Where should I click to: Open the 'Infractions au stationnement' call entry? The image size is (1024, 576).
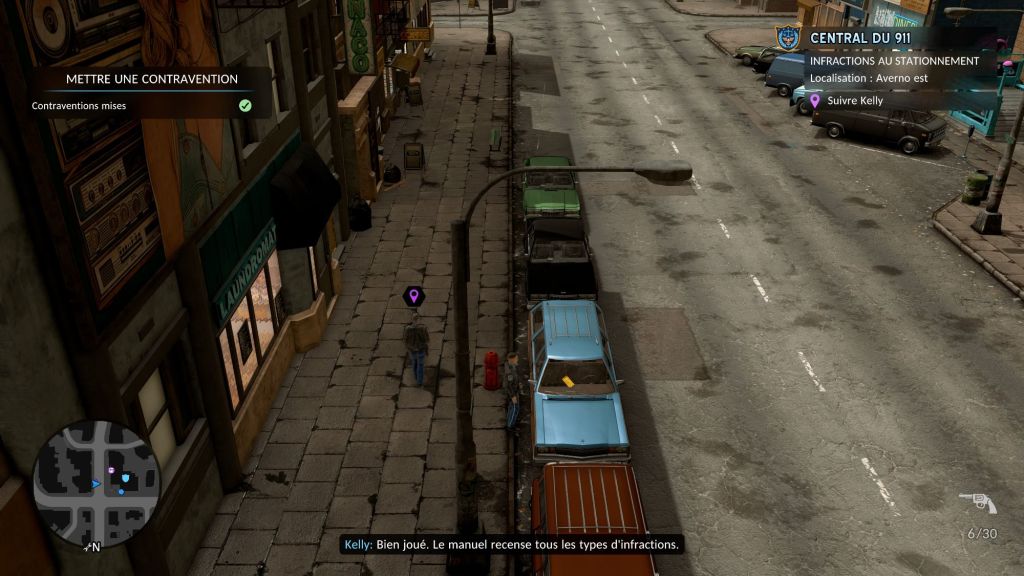894,61
